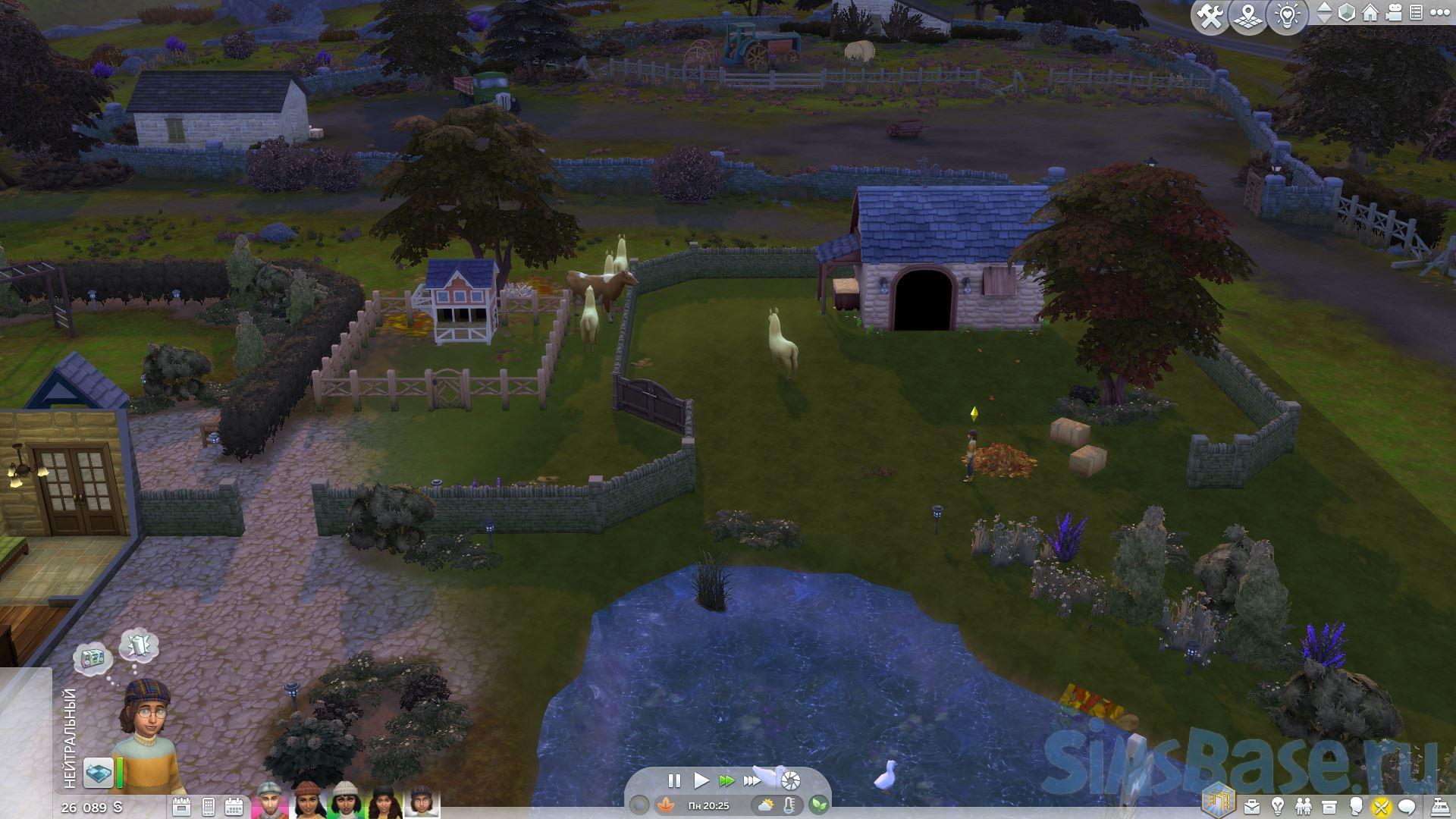Show the weather forecast icon

(766, 805)
